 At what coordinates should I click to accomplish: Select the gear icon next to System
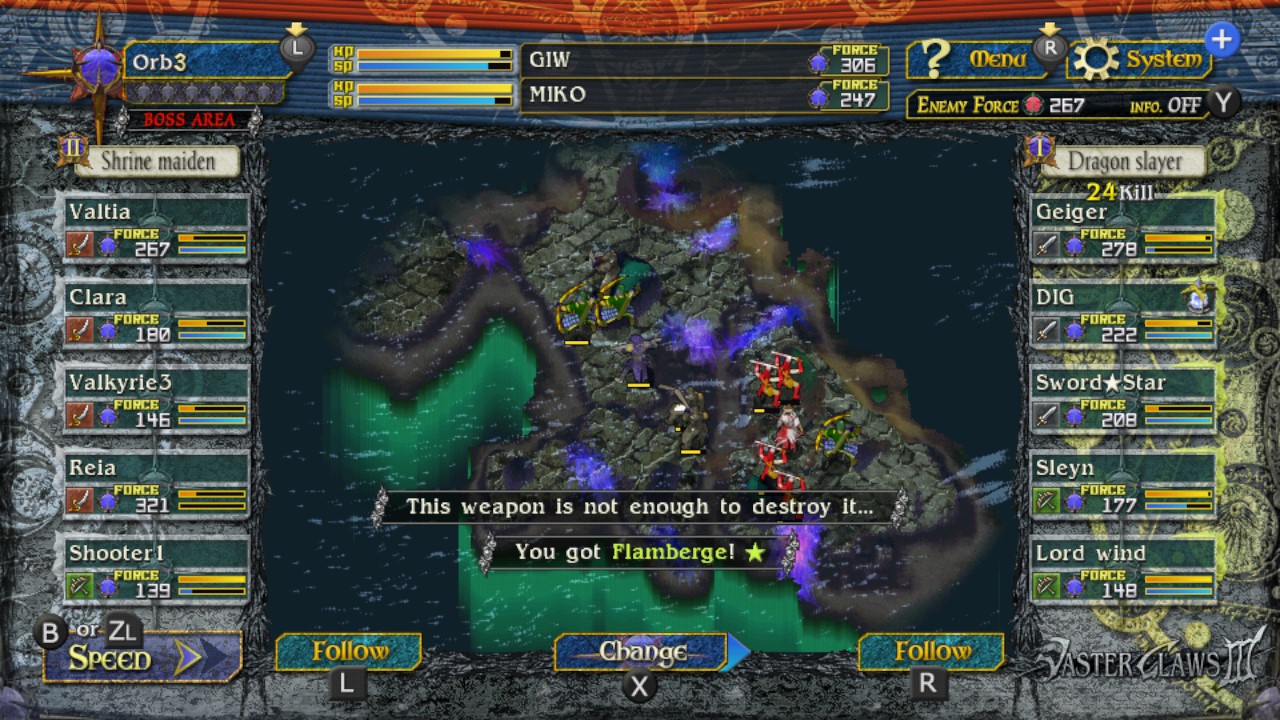tap(1094, 58)
